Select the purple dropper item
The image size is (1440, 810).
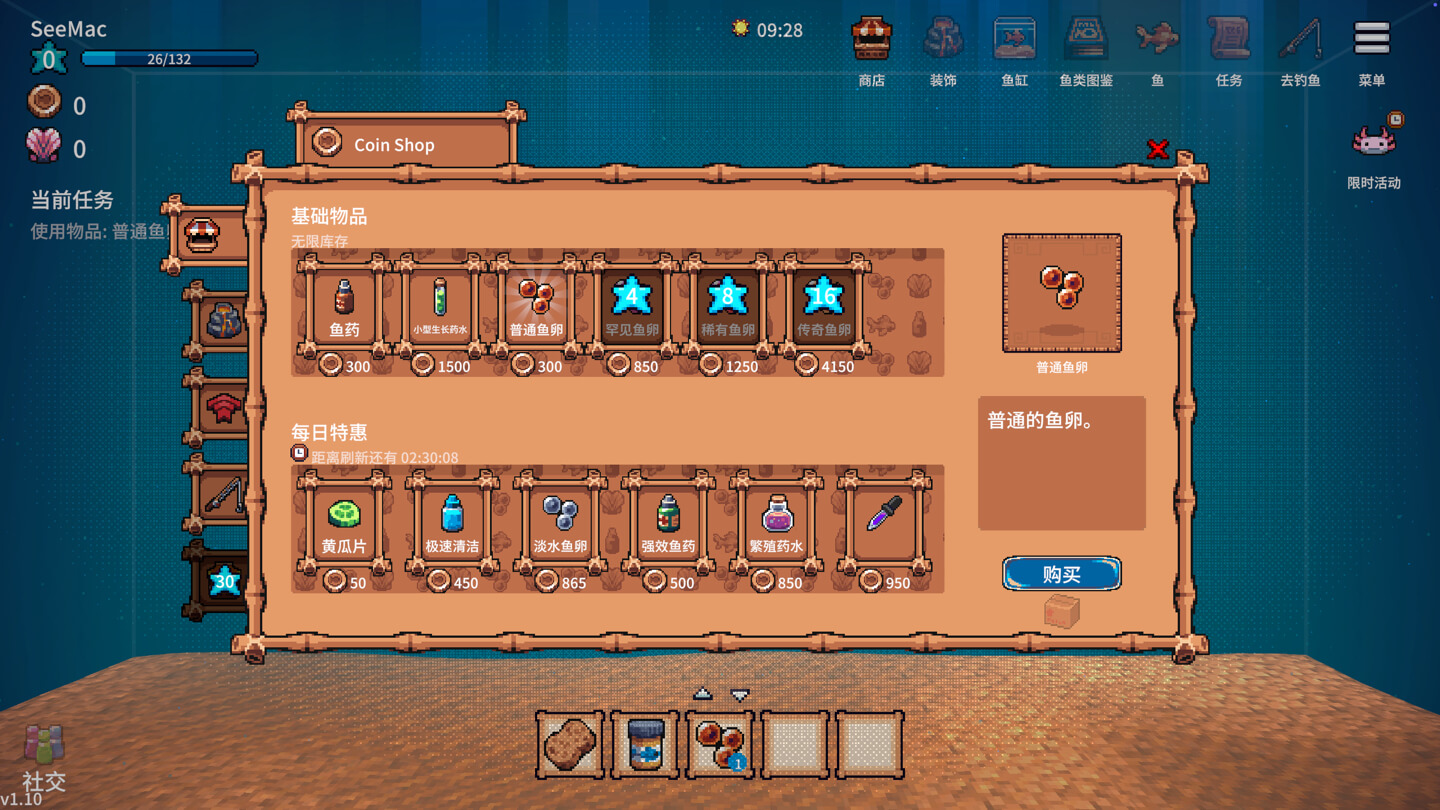pyautogui.click(x=884, y=522)
